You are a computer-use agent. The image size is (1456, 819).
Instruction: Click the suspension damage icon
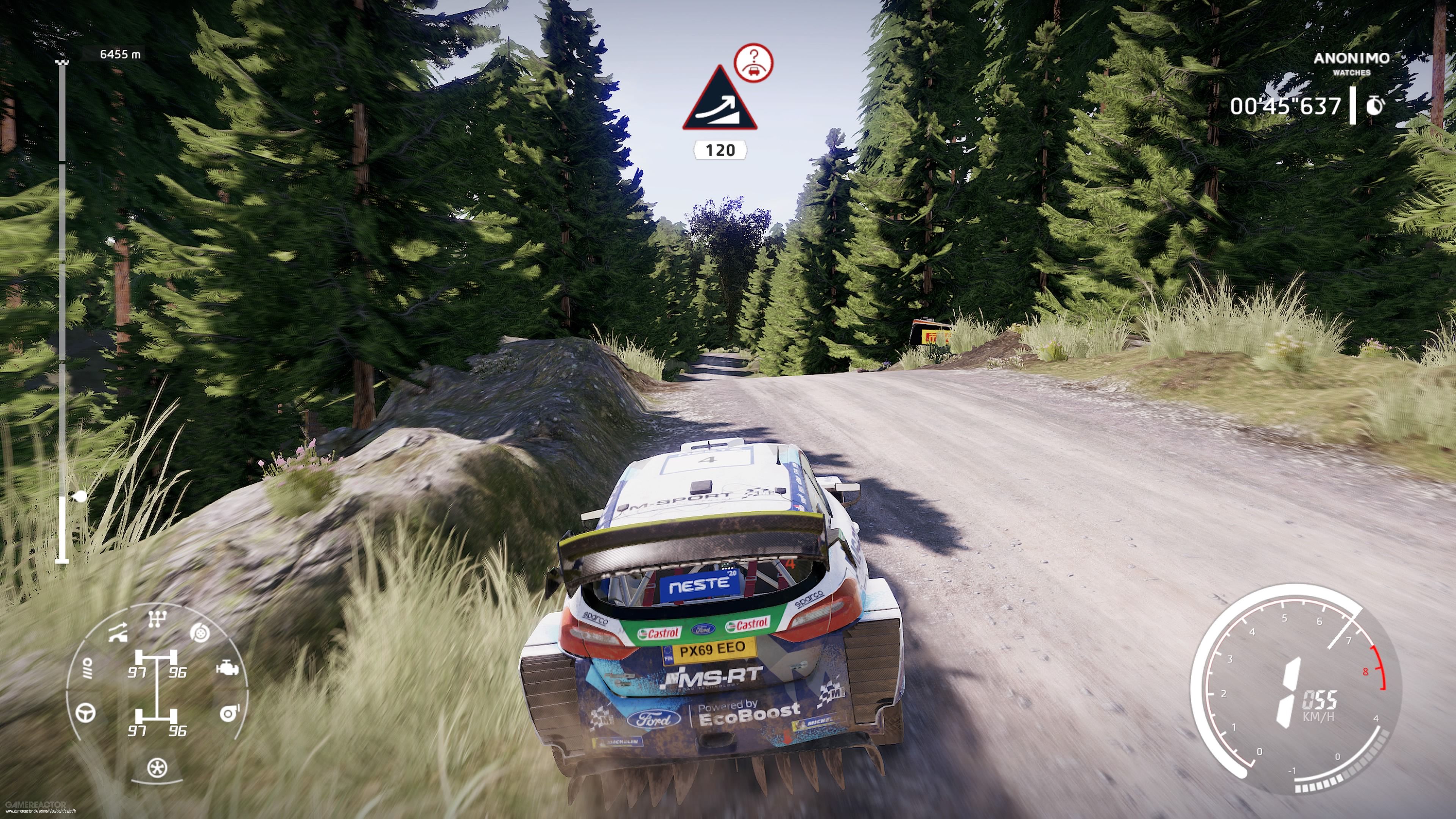point(118,631)
